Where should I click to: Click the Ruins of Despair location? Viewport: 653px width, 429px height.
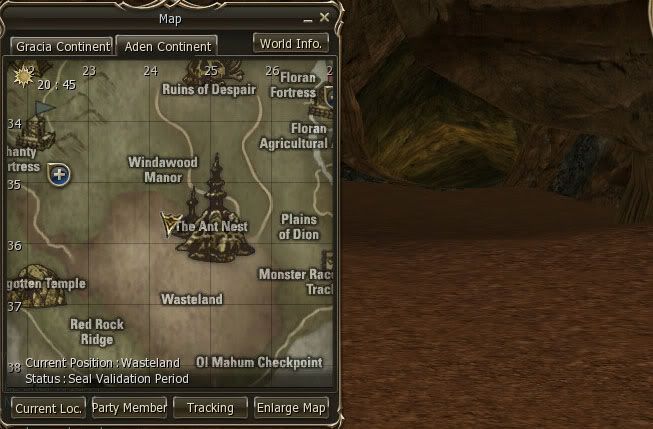coord(209,90)
